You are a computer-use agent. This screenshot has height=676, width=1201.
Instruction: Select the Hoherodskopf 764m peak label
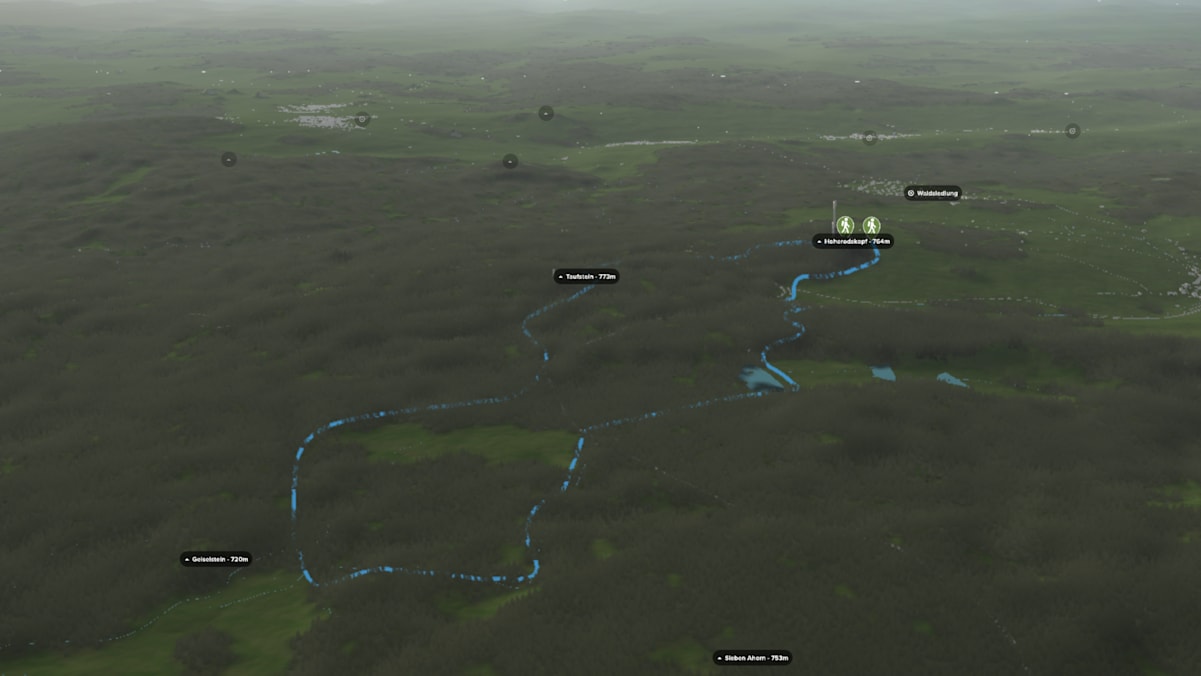853,241
